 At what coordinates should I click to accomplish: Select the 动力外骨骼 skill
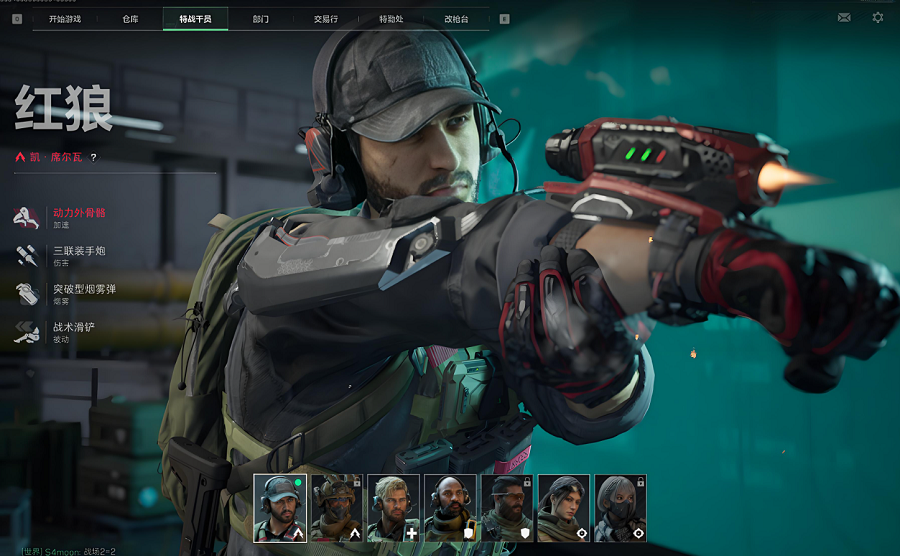(78, 217)
